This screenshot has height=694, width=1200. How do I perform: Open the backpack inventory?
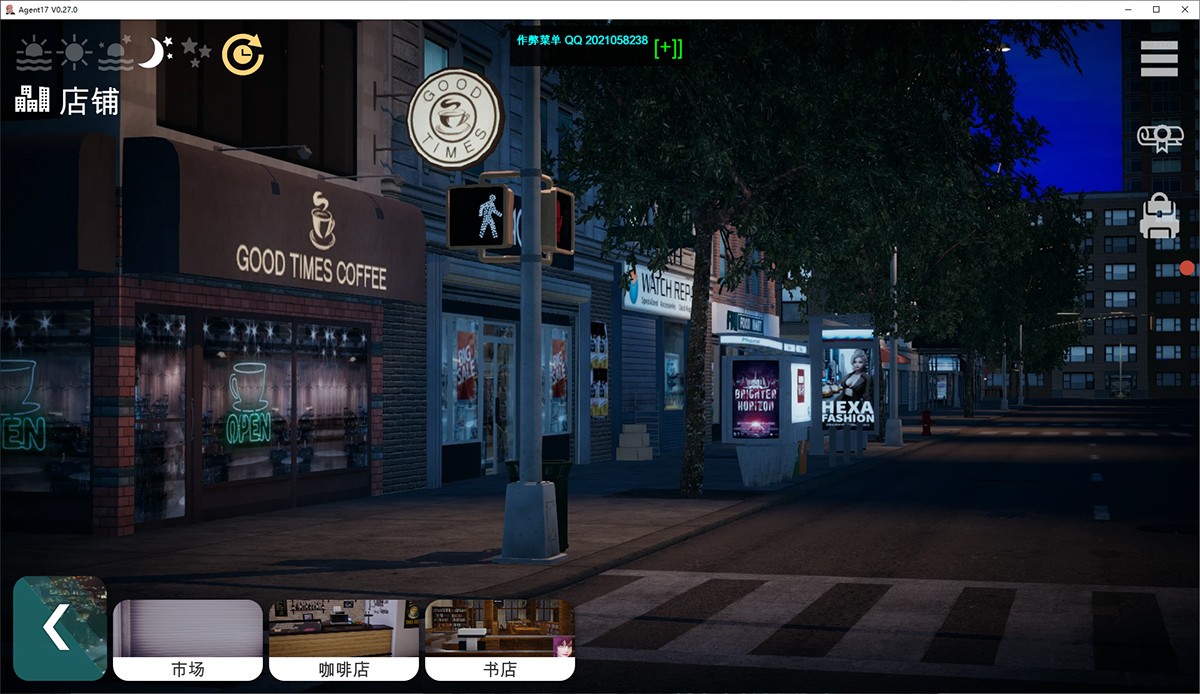1159,217
